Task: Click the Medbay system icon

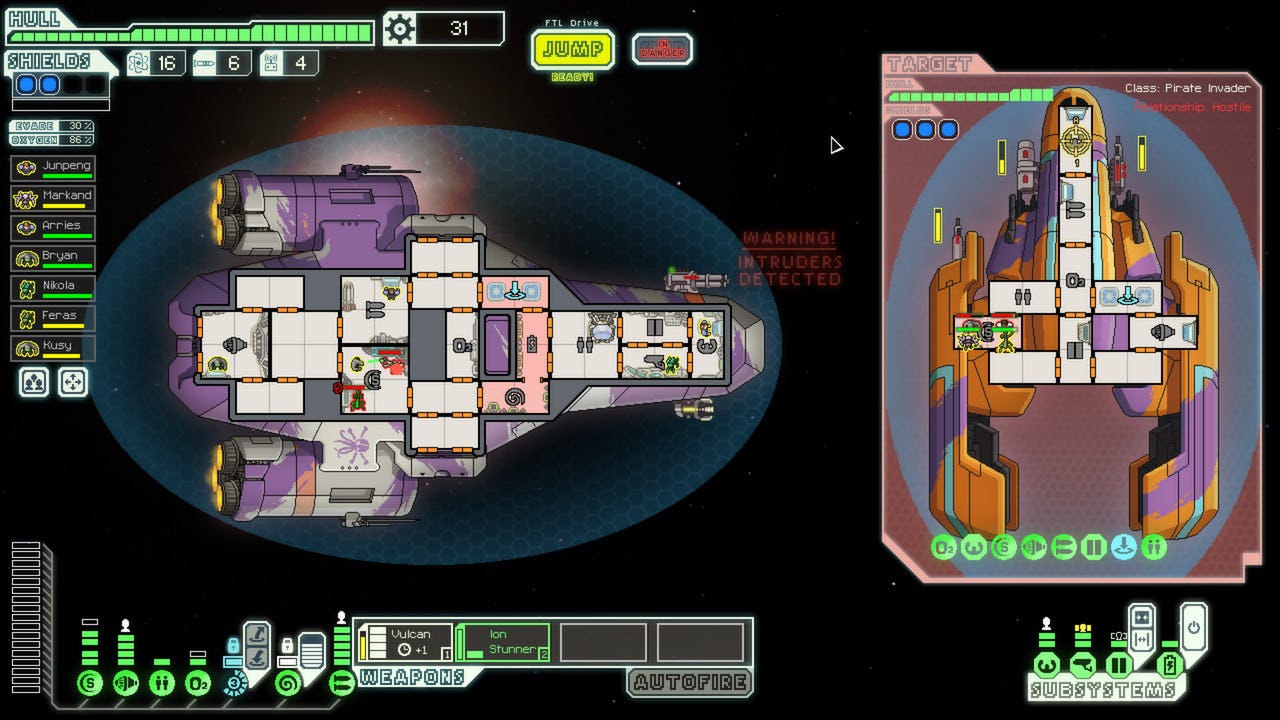Action: pos(164,683)
